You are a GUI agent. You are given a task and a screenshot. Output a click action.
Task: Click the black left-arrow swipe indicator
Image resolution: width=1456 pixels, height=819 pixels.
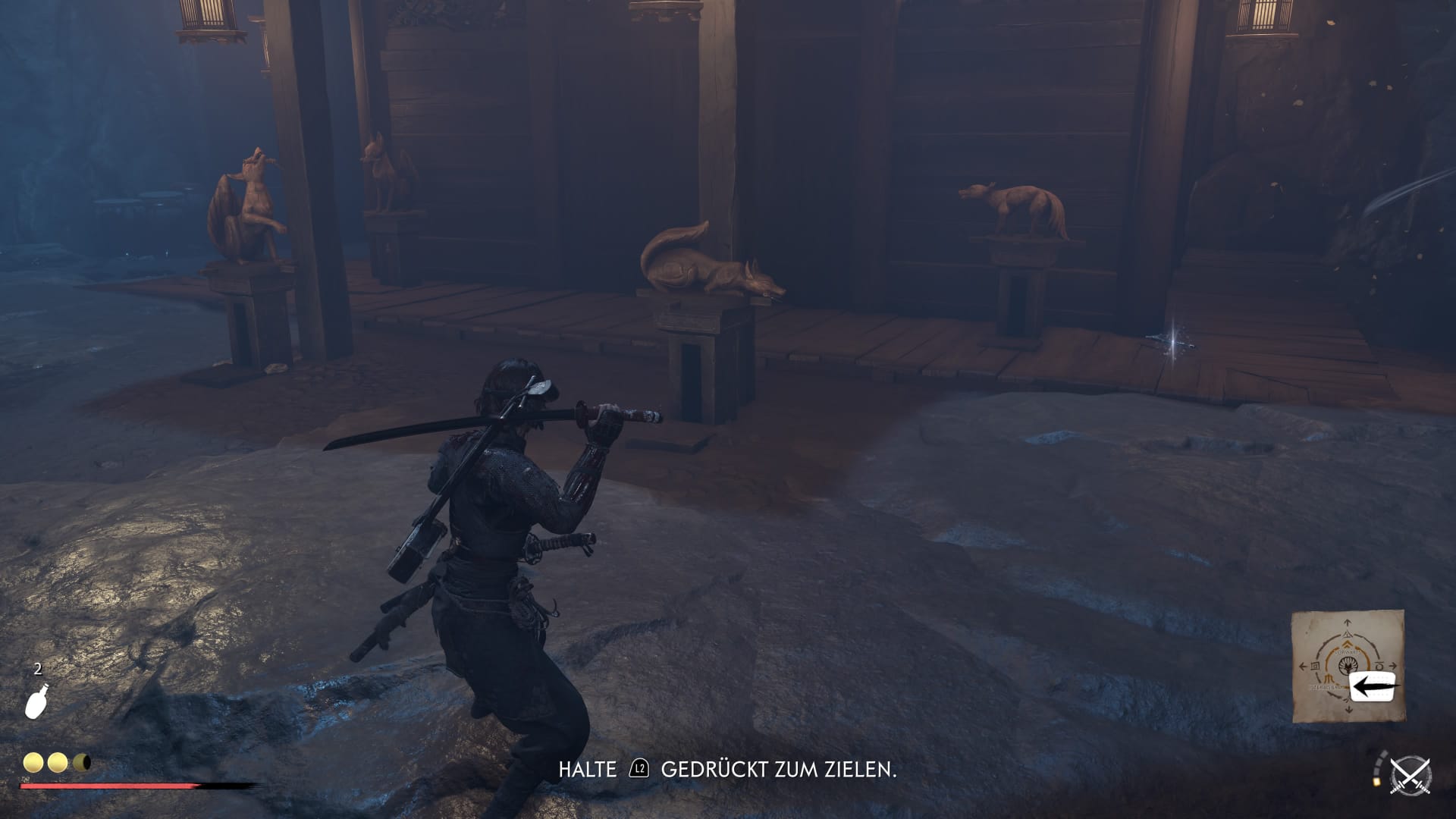1374,687
